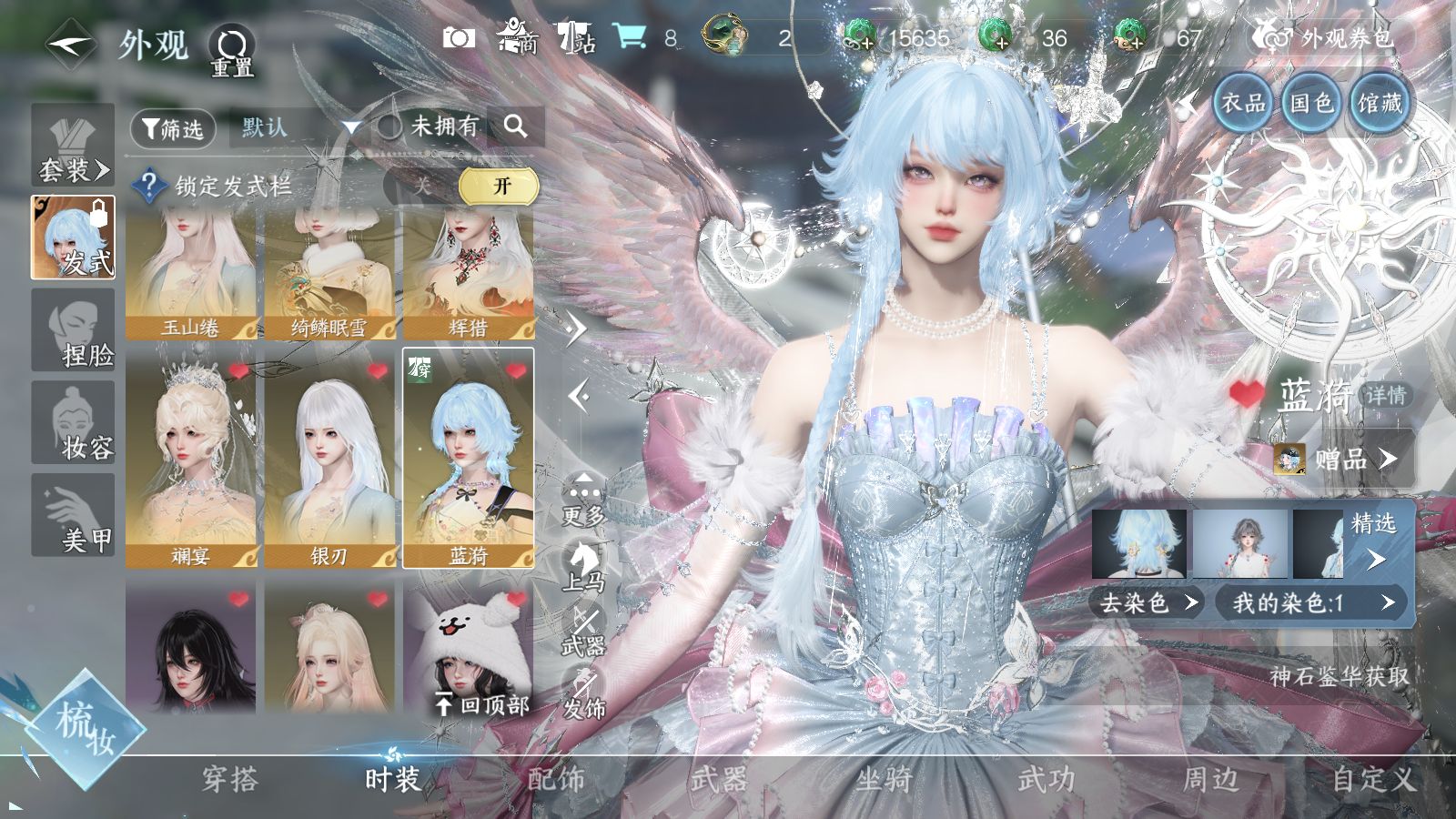Select the 妆容 makeup category

point(74,424)
